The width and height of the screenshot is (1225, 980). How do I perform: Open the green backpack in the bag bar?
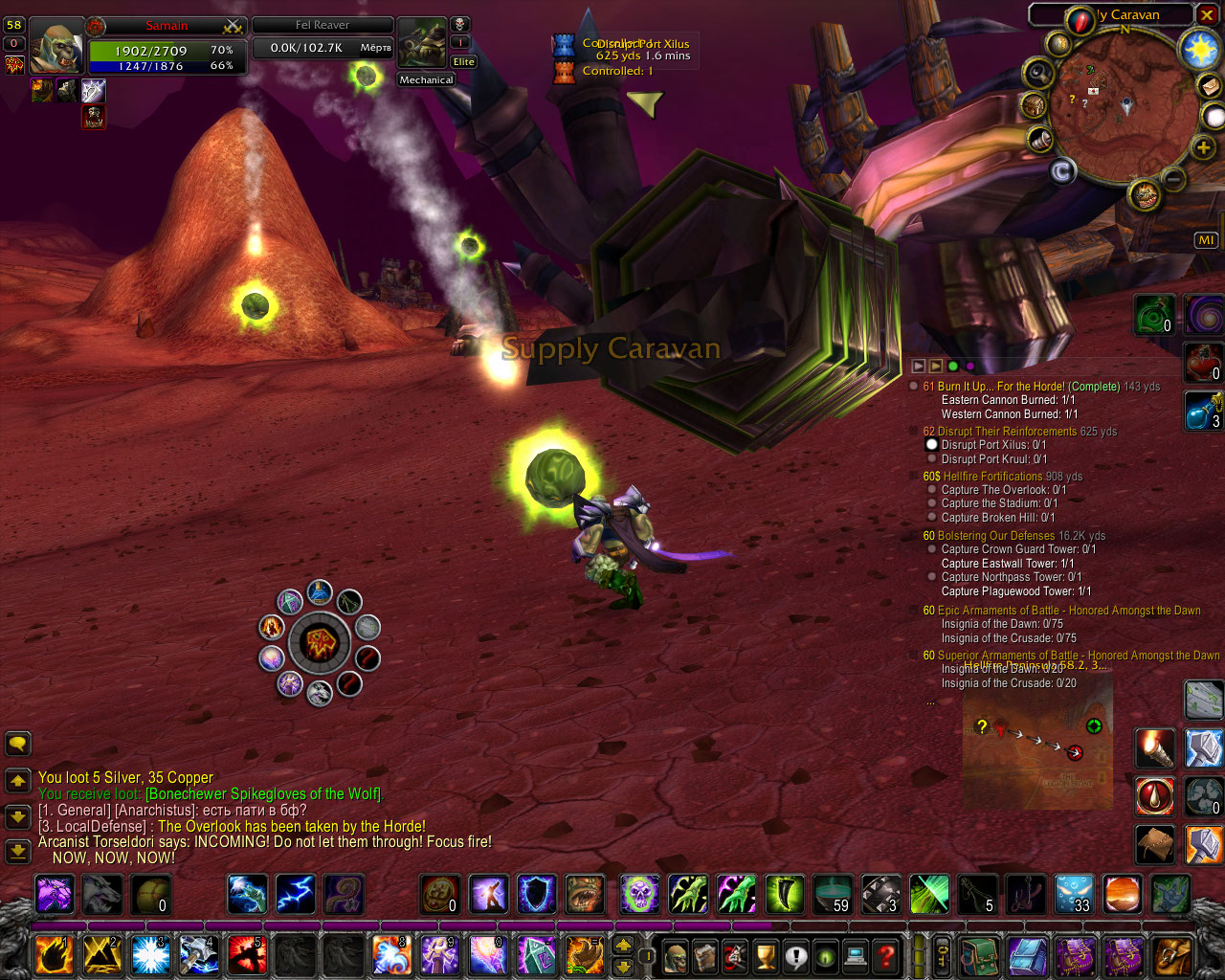[980, 955]
